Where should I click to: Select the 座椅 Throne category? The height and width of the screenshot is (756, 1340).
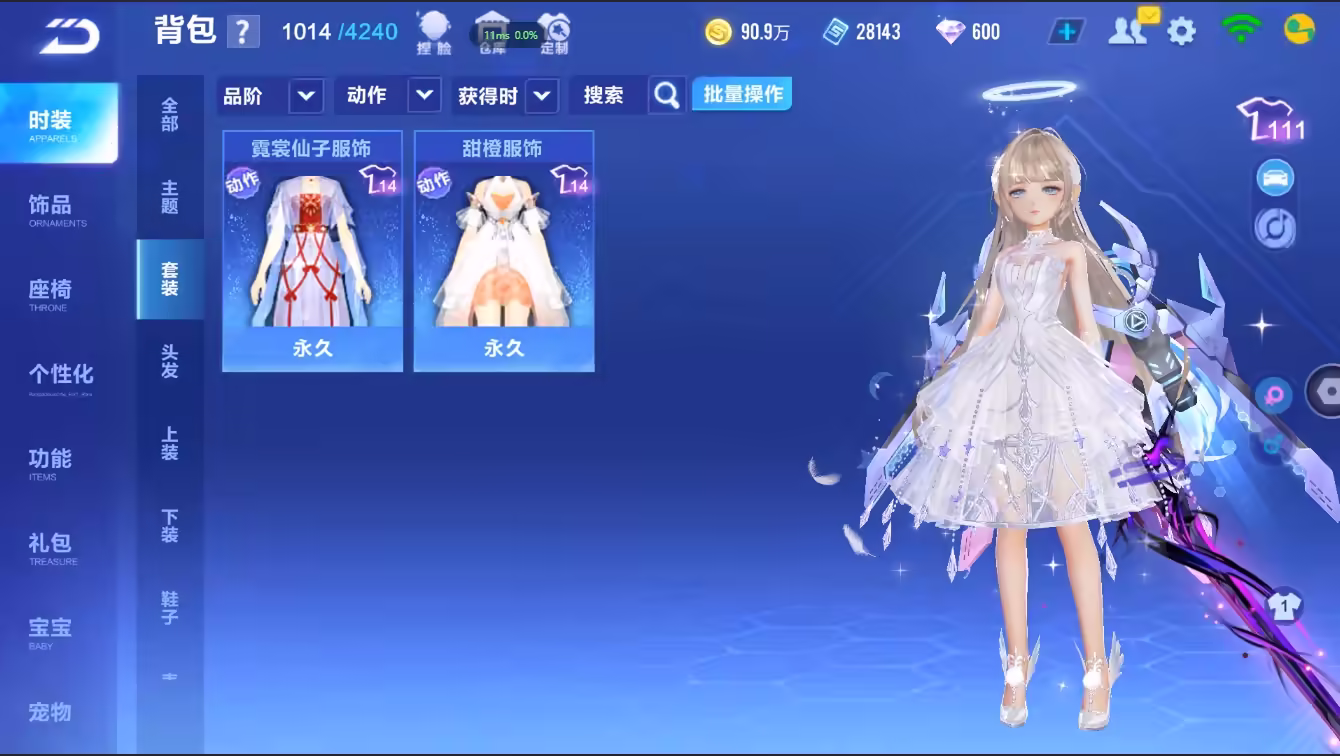[x=52, y=293]
